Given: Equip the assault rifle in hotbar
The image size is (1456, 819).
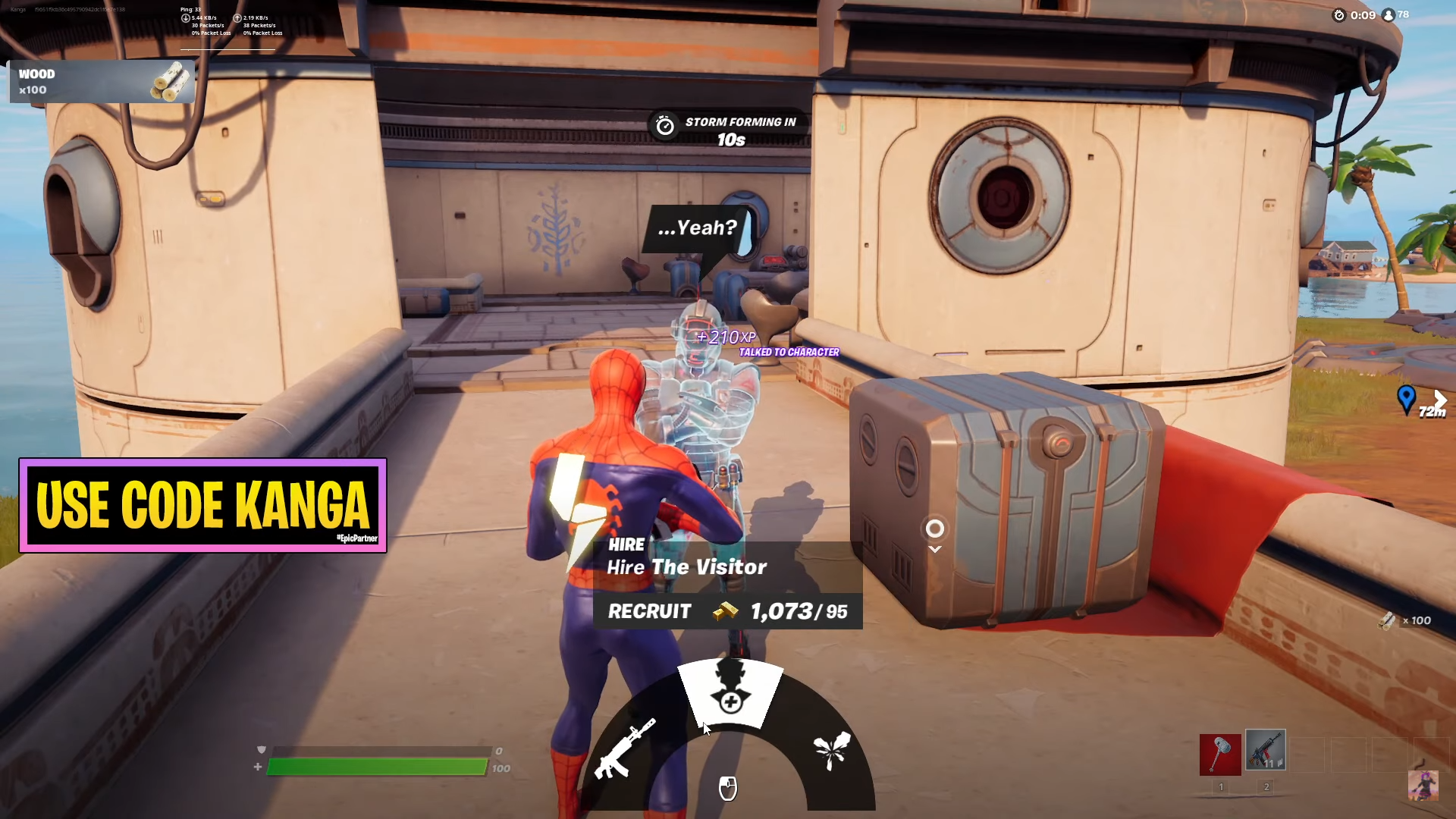Looking at the screenshot, I should point(1265,751).
